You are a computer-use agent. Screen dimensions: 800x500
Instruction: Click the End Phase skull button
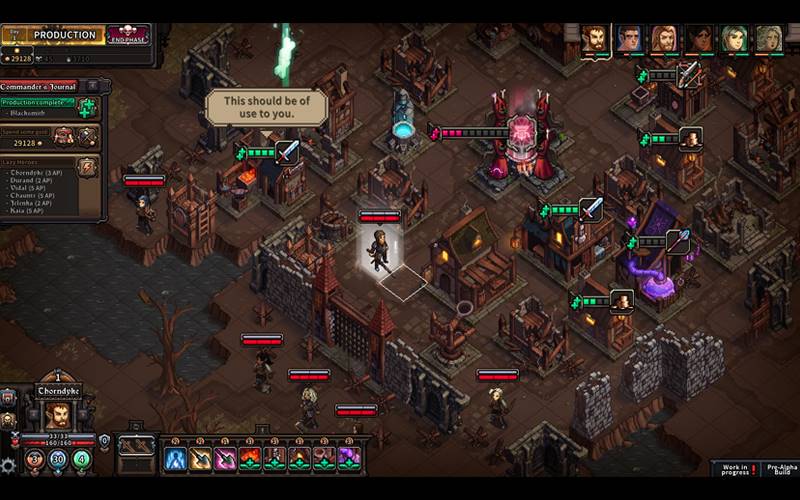pos(128,35)
